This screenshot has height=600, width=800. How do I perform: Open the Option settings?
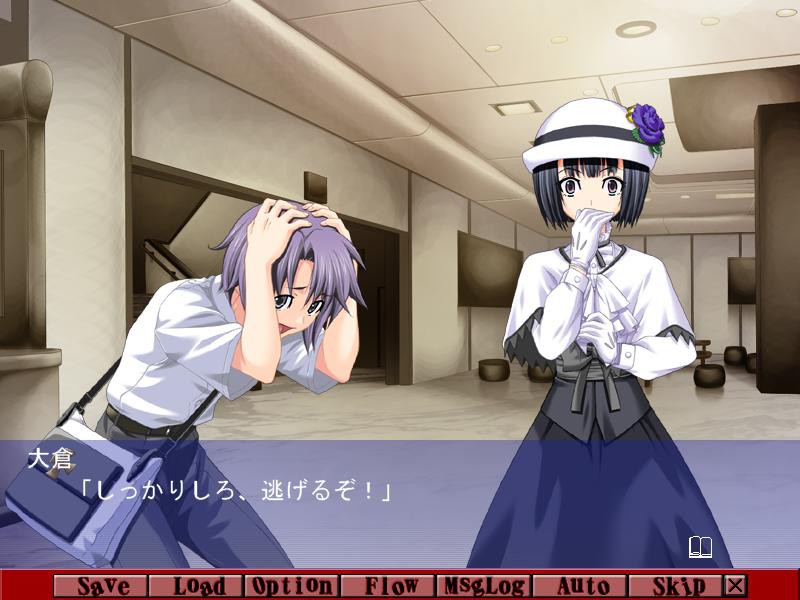[292, 586]
